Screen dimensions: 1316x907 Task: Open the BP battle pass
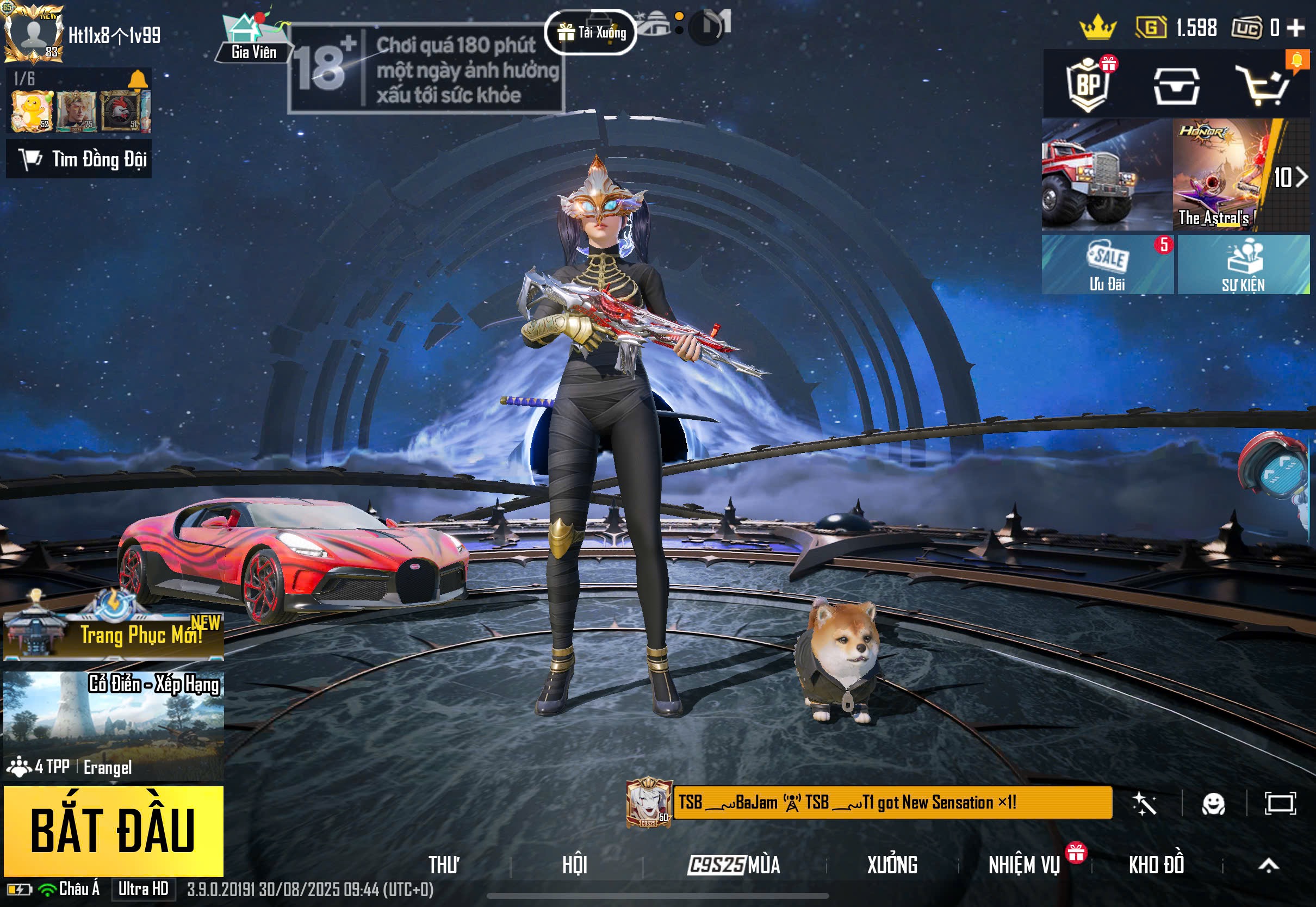1088,84
